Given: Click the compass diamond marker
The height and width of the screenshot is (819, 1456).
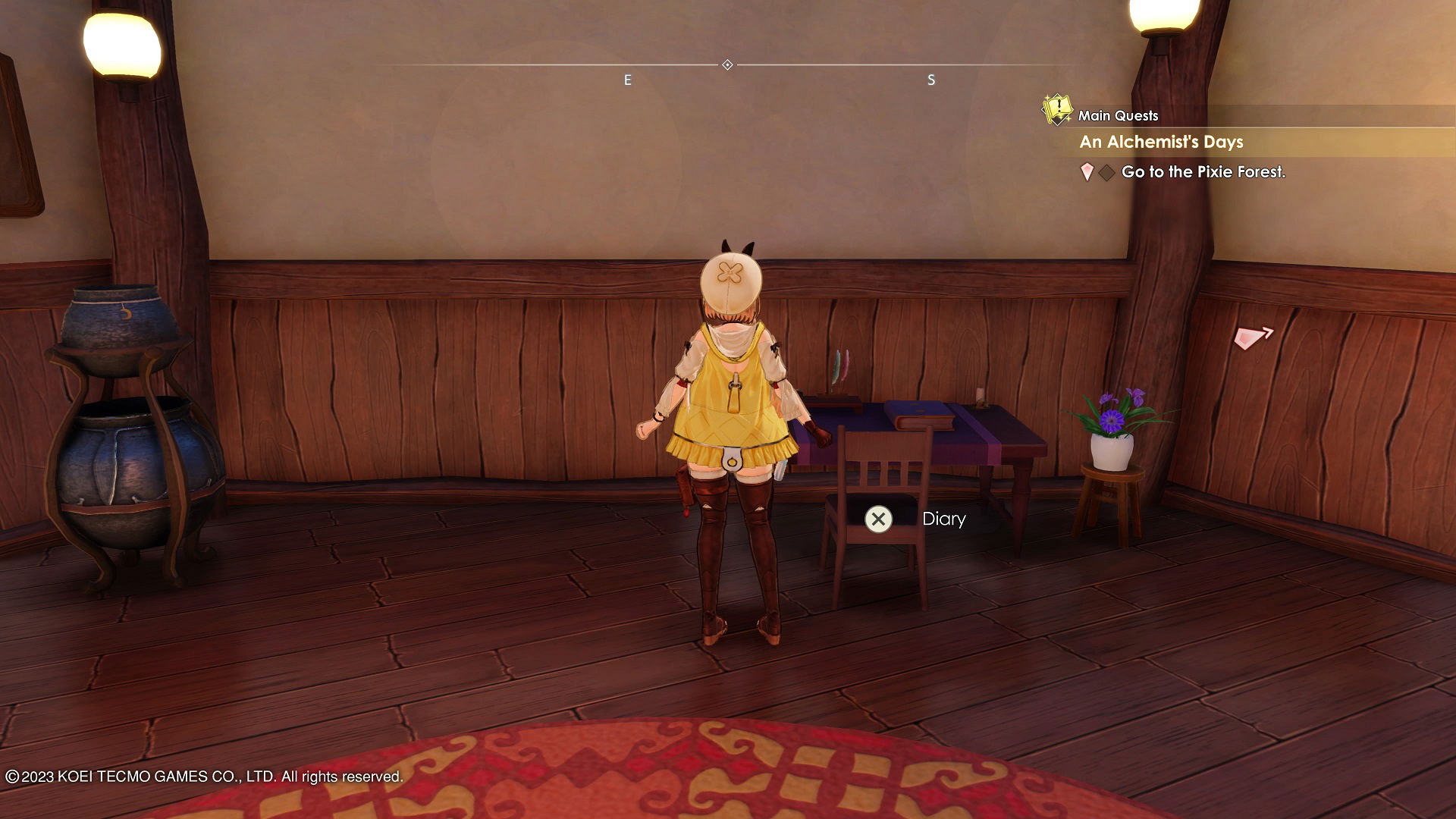Looking at the screenshot, I should [x=727, y=65].
